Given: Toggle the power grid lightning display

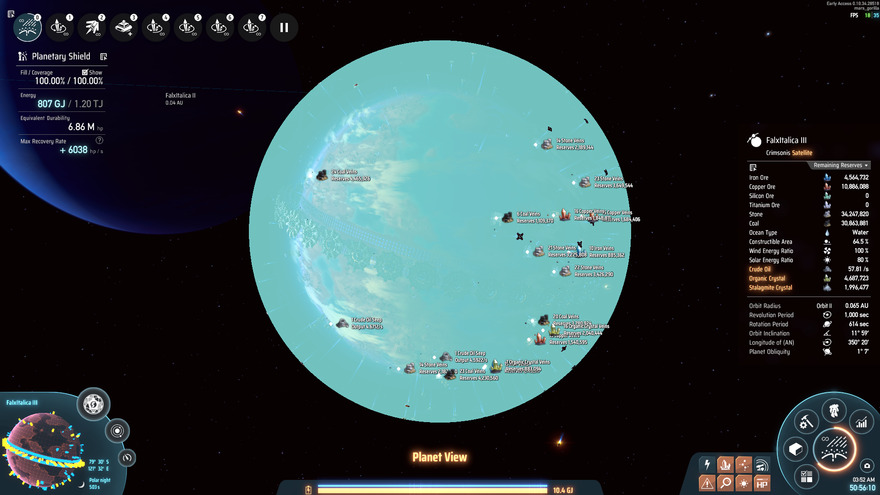Looking at the screenshot, I should [708, 465].
